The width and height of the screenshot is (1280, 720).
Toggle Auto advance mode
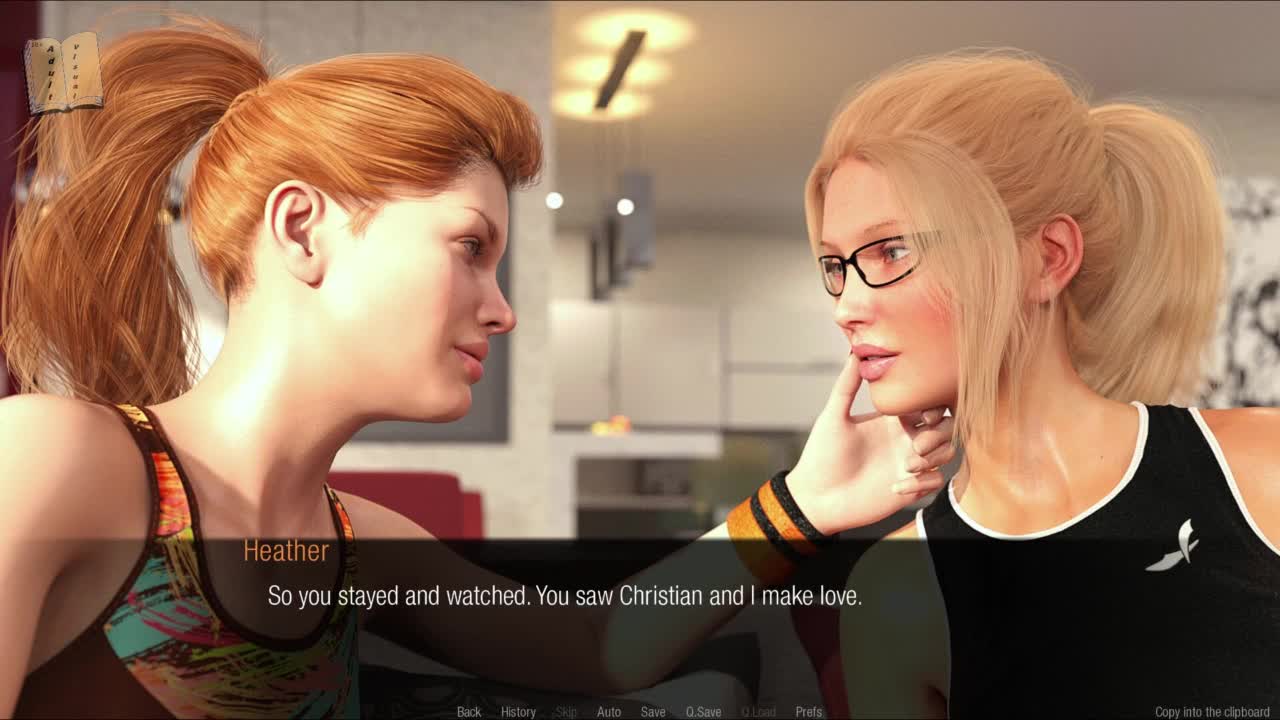608,712
